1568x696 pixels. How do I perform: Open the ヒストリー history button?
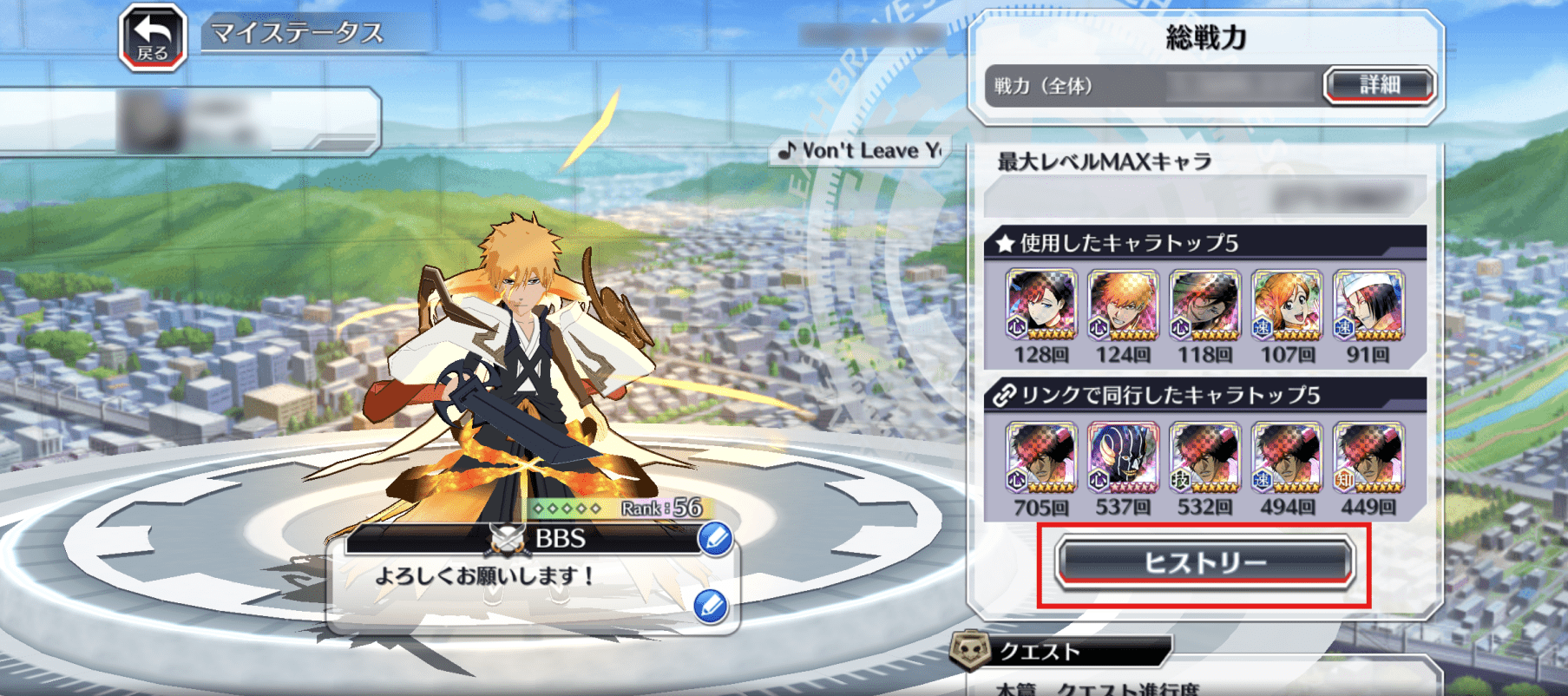click(x=1204, y=562)
